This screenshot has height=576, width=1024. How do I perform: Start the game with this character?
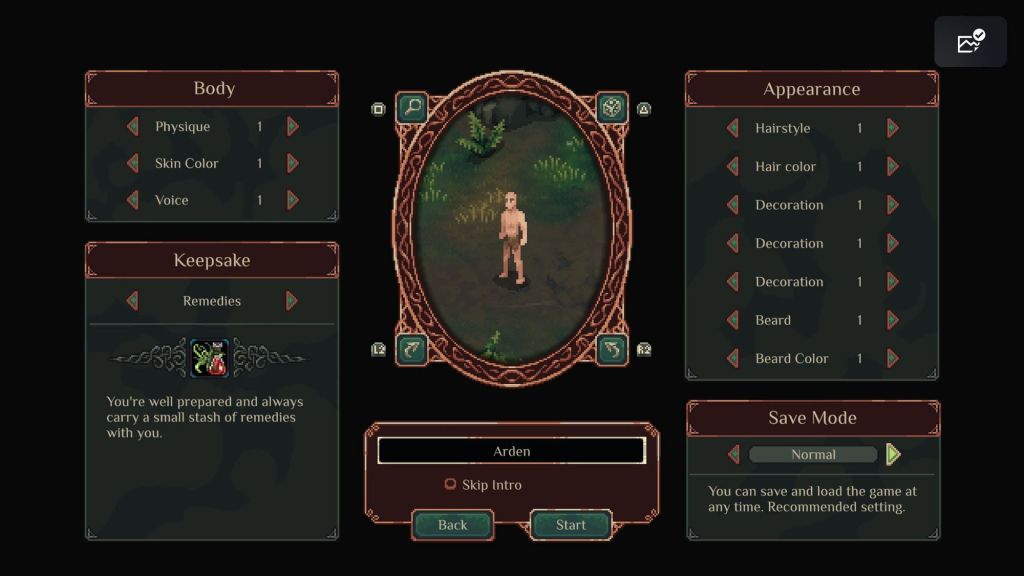tap(571, 525)
